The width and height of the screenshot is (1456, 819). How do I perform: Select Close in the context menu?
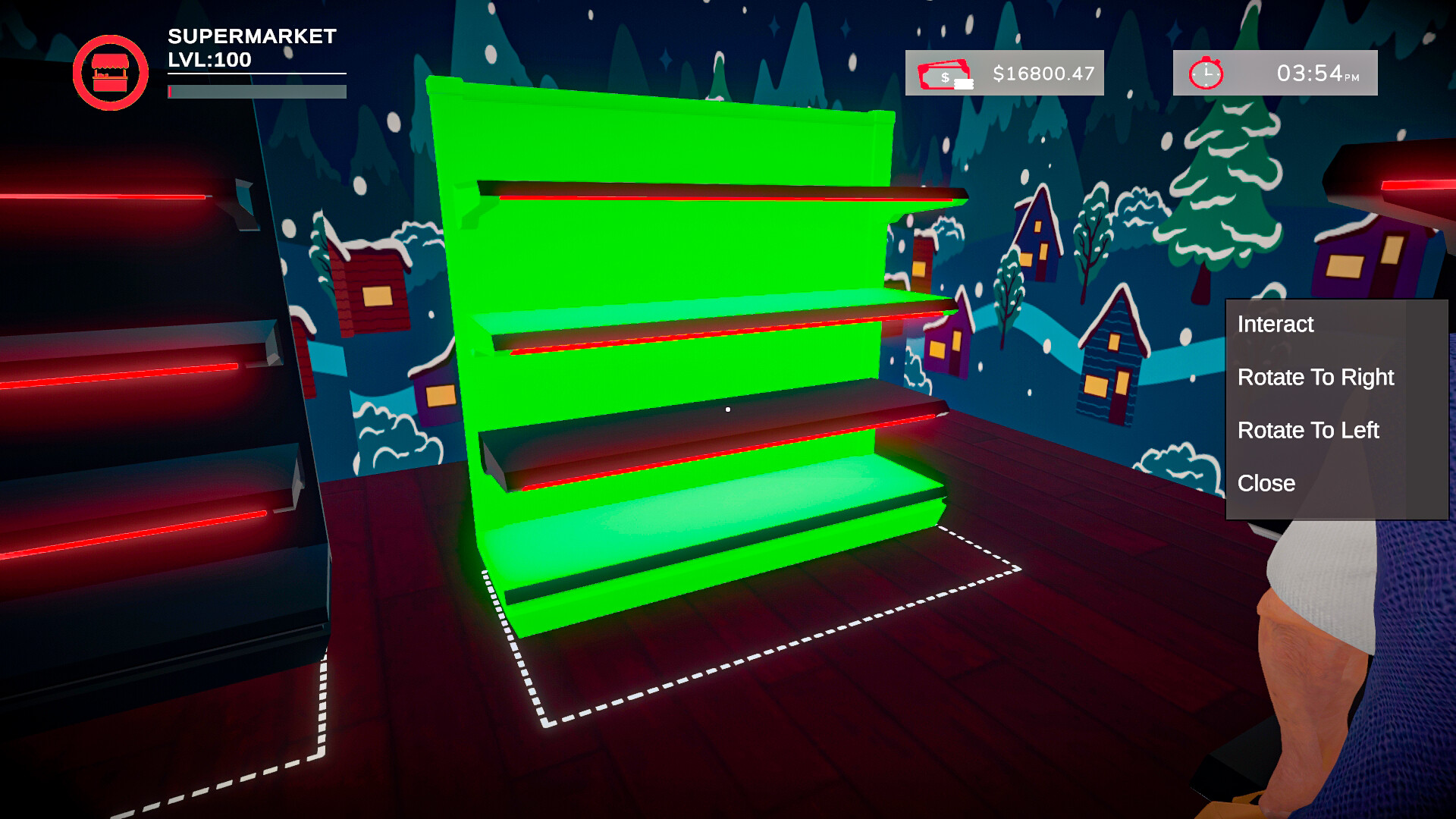click(1265, 483)
